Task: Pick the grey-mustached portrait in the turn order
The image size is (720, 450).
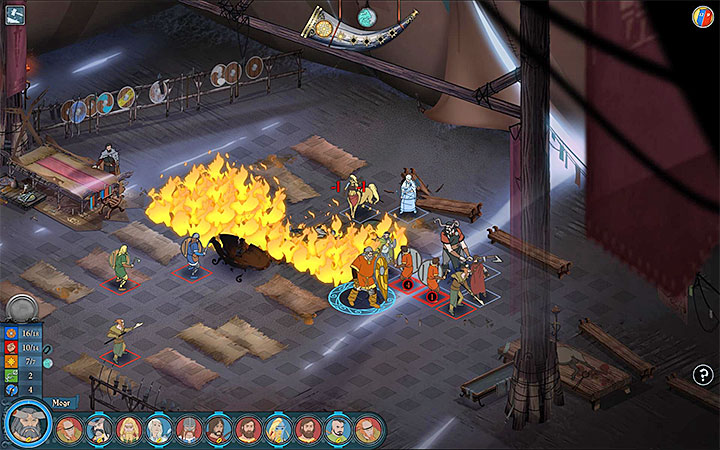Action: click(x=98, y=430)
